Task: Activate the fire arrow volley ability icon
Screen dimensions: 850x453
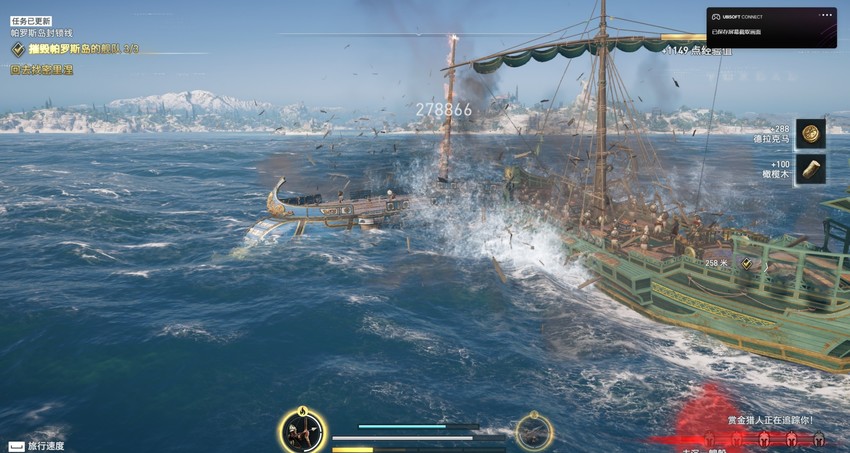Action: pos(301,431)
